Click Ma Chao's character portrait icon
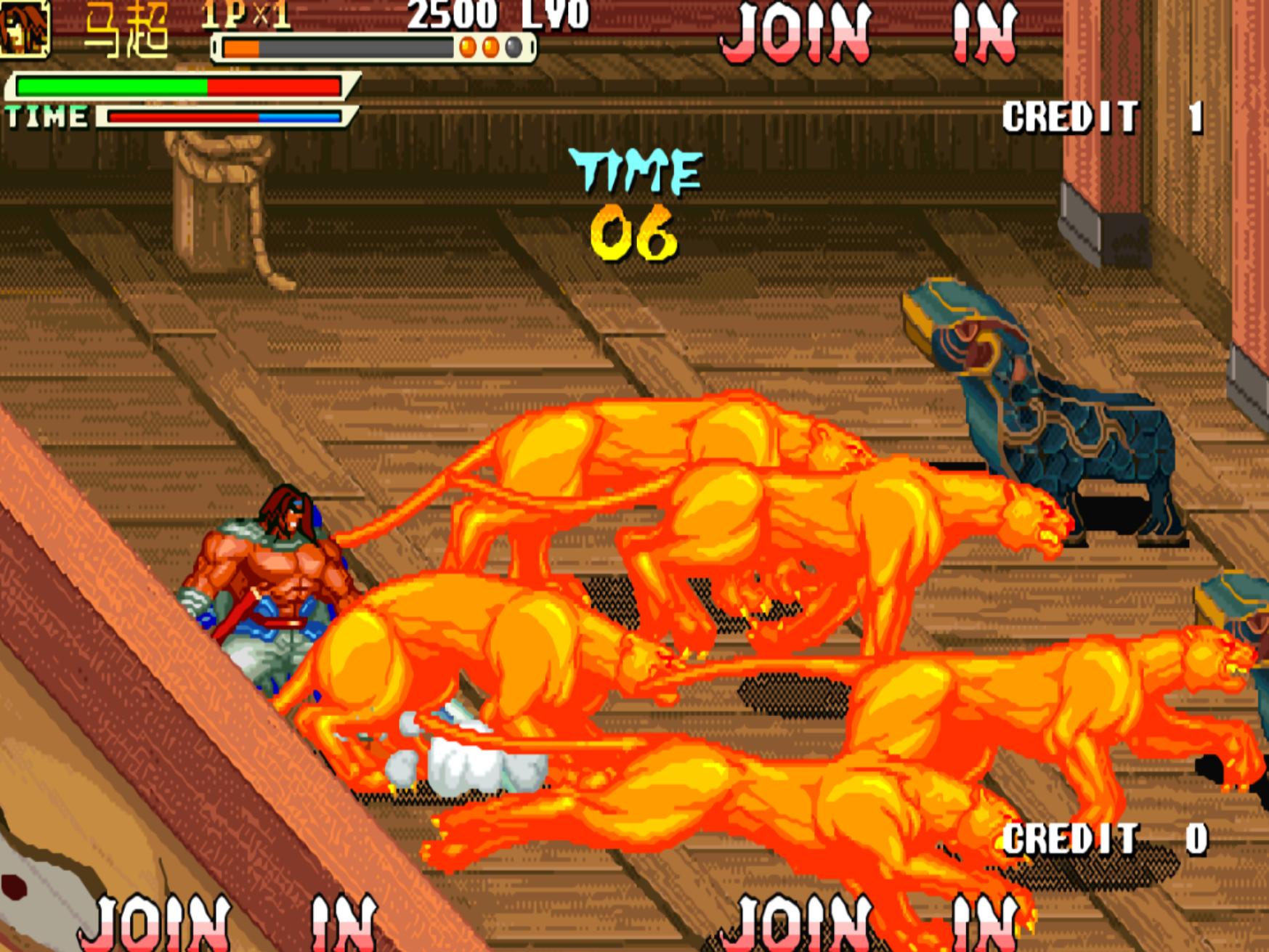 [x=24, y=28]
